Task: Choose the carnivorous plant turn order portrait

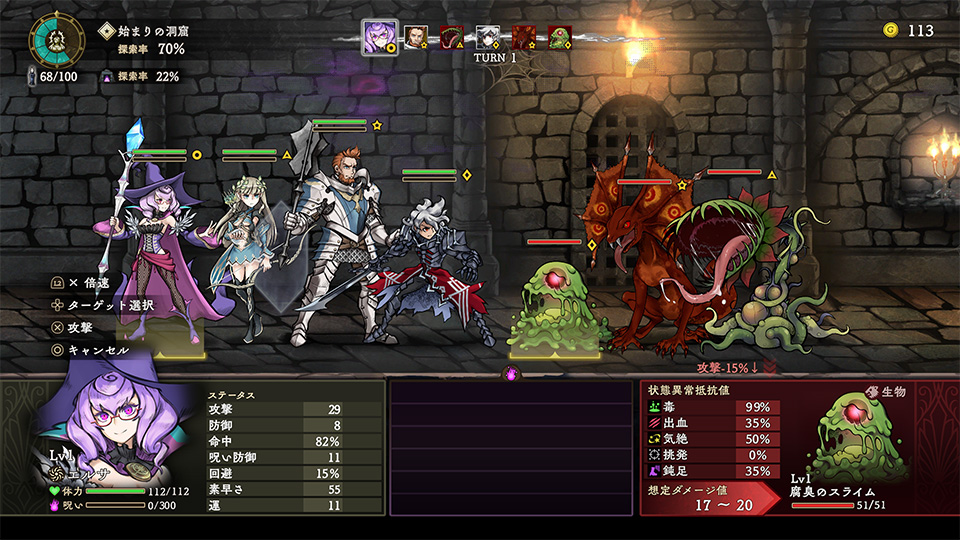Action: pyautogui.click(x=452, y=38)
